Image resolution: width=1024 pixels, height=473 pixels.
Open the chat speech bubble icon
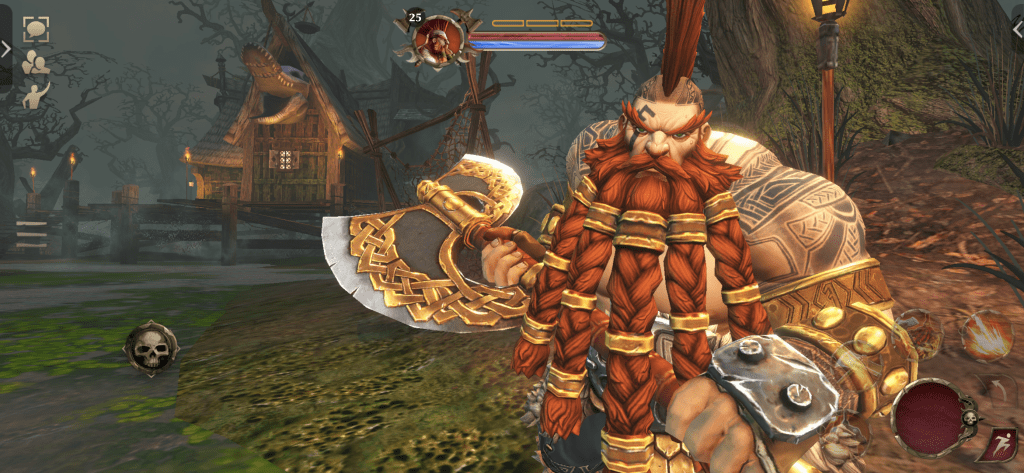(36, 28)
